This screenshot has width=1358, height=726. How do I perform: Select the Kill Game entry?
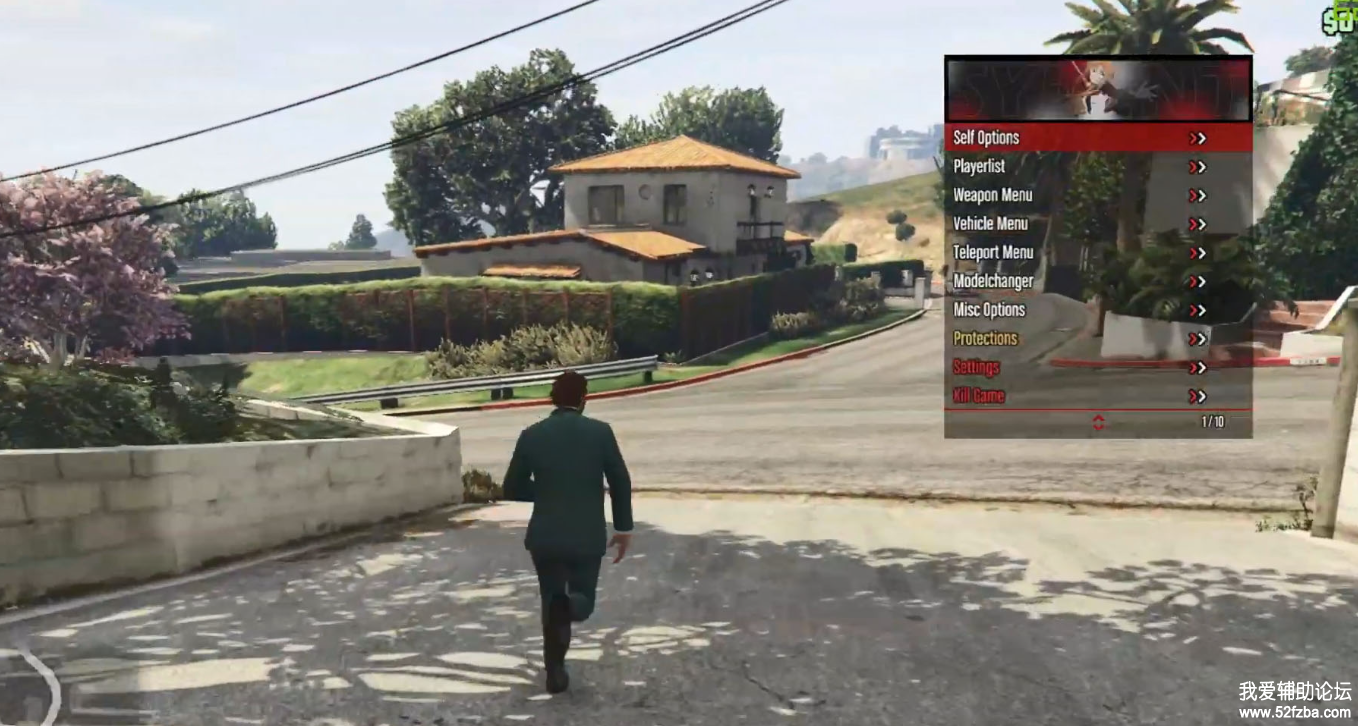click(x=1097, y=396)
